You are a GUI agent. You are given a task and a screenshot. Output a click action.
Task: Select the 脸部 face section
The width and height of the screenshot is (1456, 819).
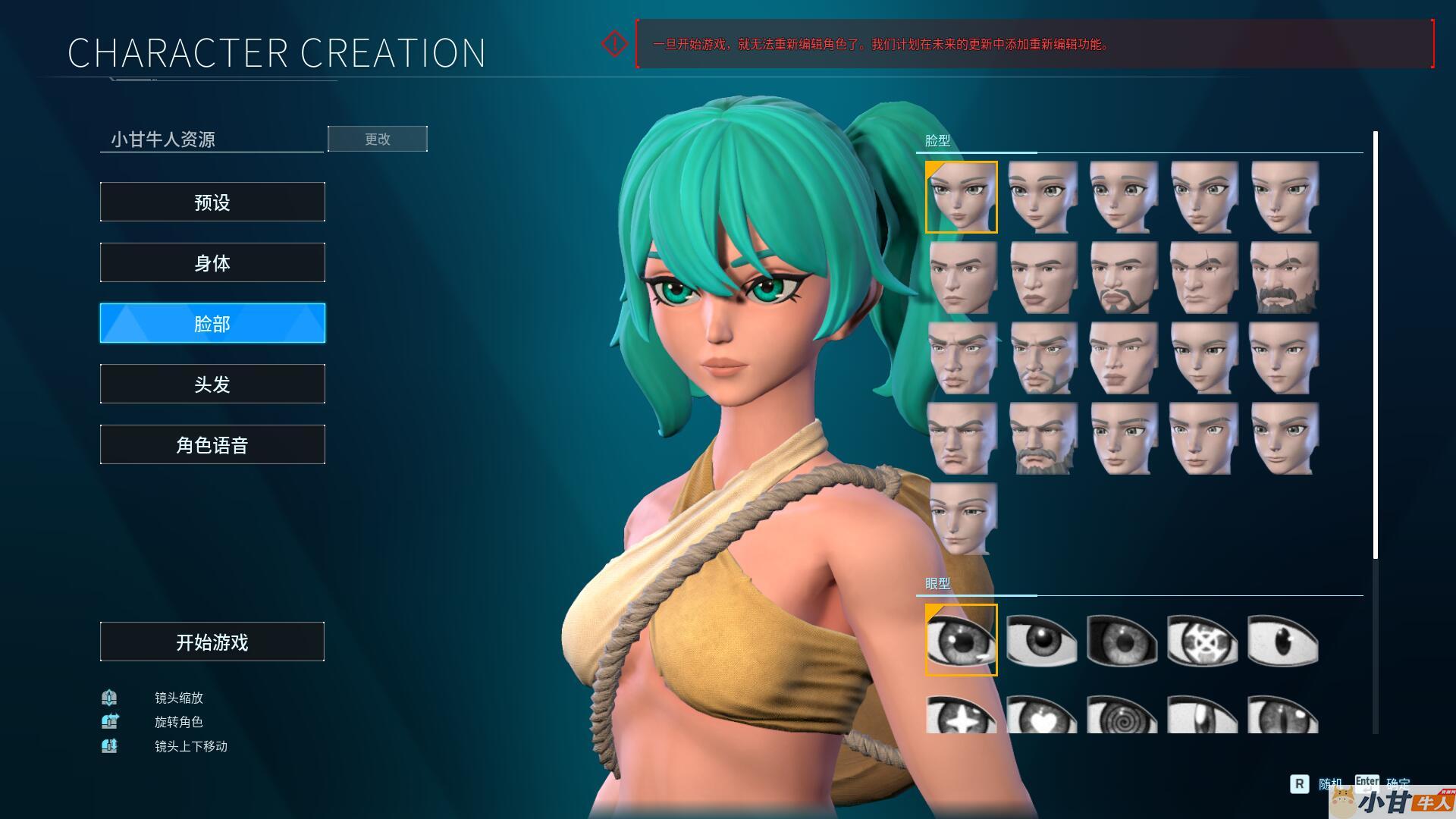pyautogui.click(x=212, y=323)
